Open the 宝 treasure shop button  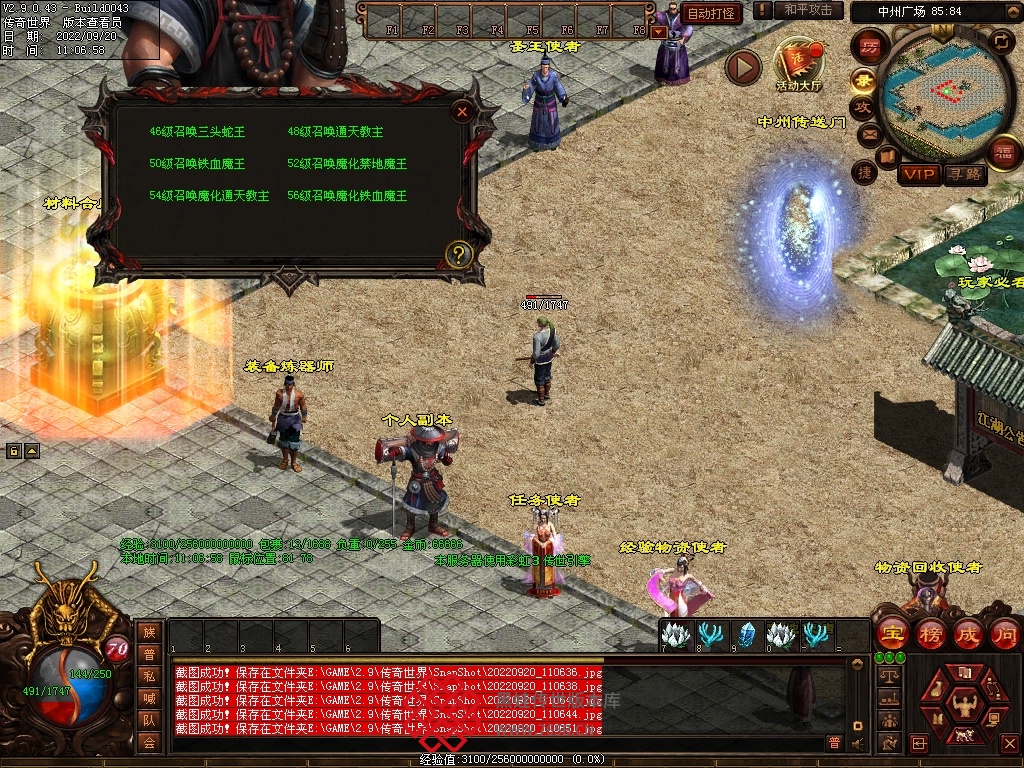pos(892,634)
